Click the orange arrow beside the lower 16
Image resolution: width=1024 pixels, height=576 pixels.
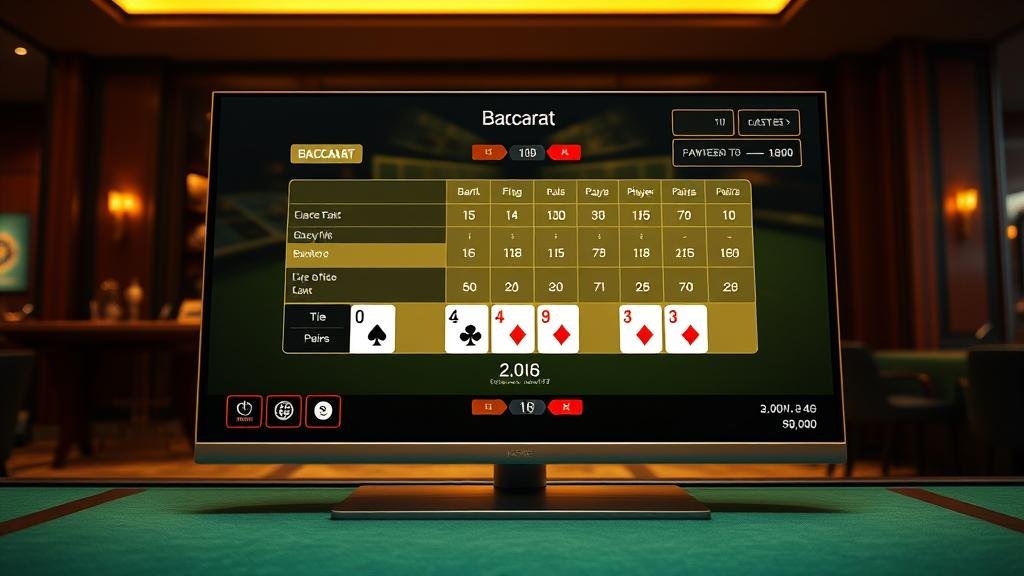point(490,407)
